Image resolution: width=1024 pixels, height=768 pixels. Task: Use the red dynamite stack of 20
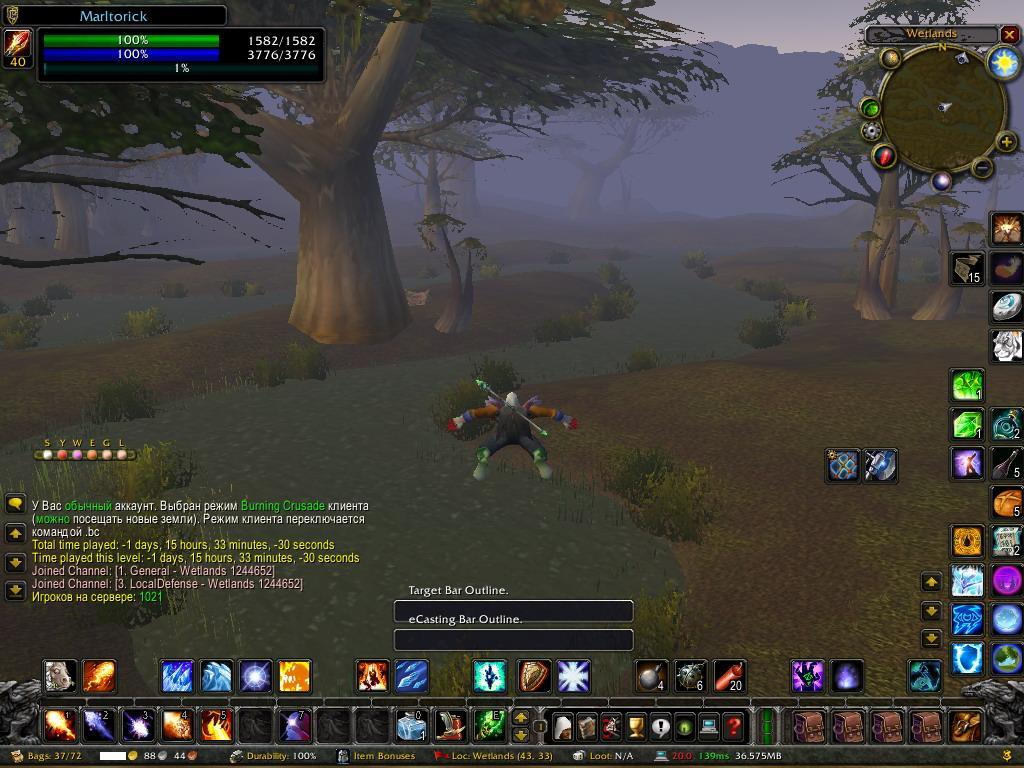[x=730, y=676]
